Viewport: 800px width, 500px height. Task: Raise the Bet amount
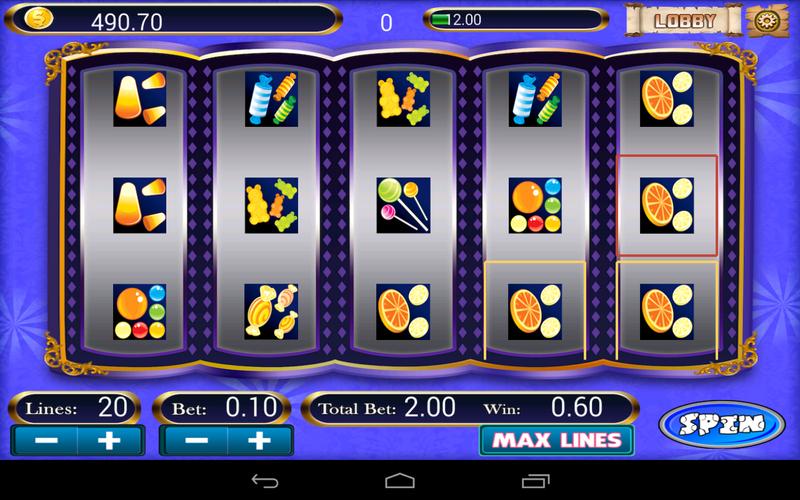coord(259,440)
